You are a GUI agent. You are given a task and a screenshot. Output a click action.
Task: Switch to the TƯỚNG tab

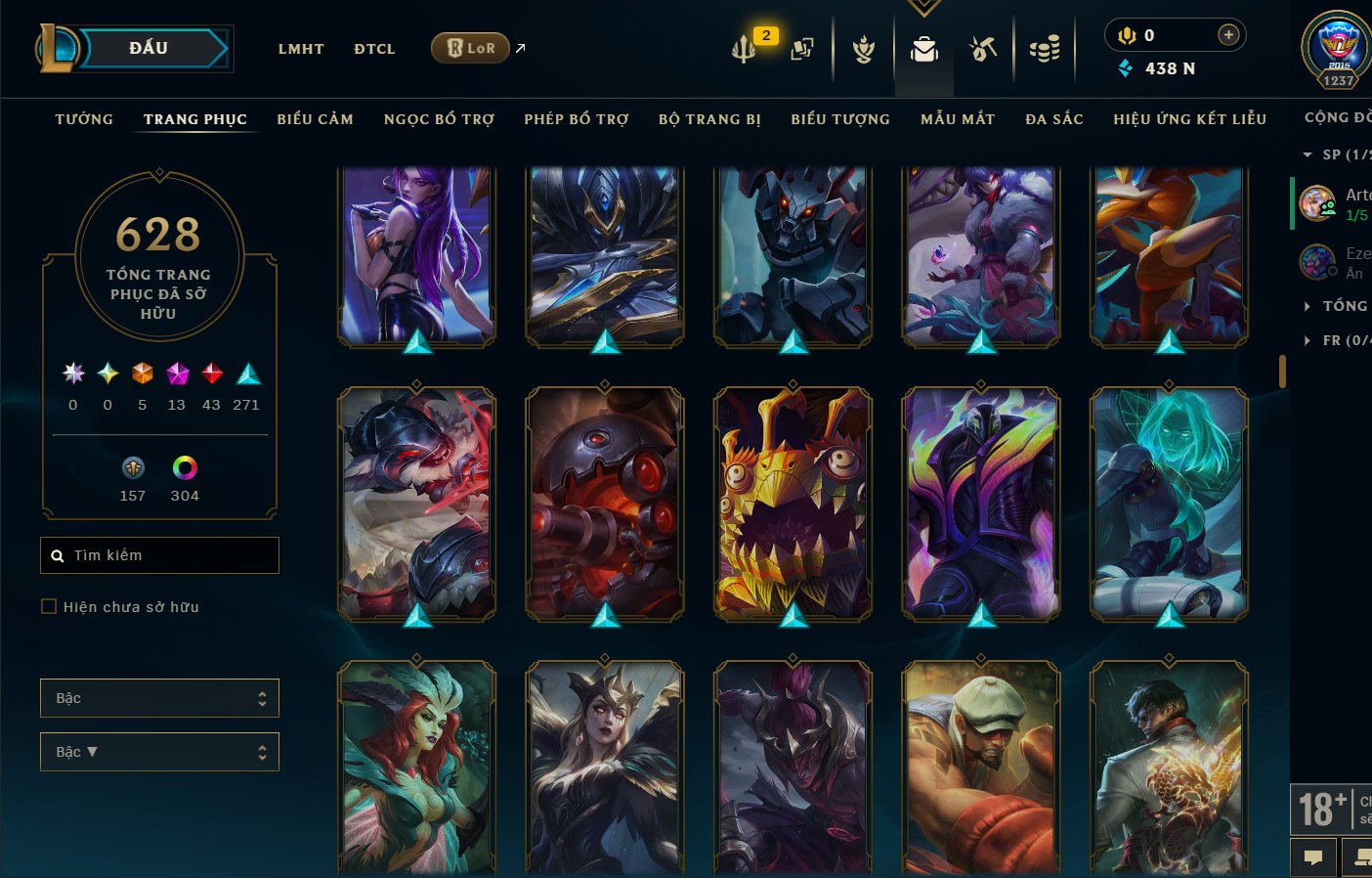(84, 119)
